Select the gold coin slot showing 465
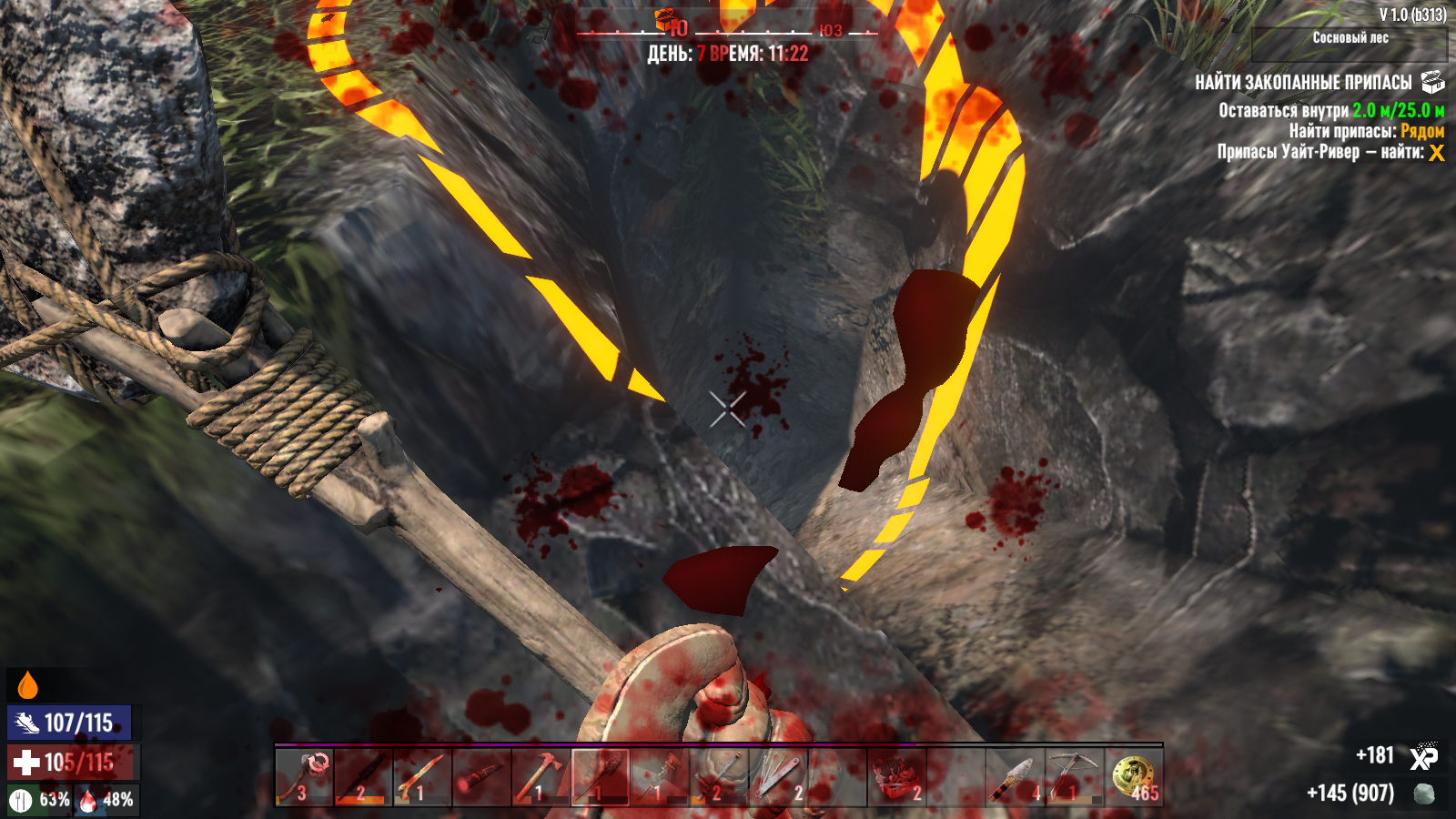Screen dimensions: 1456x819 coord(1133,778)
